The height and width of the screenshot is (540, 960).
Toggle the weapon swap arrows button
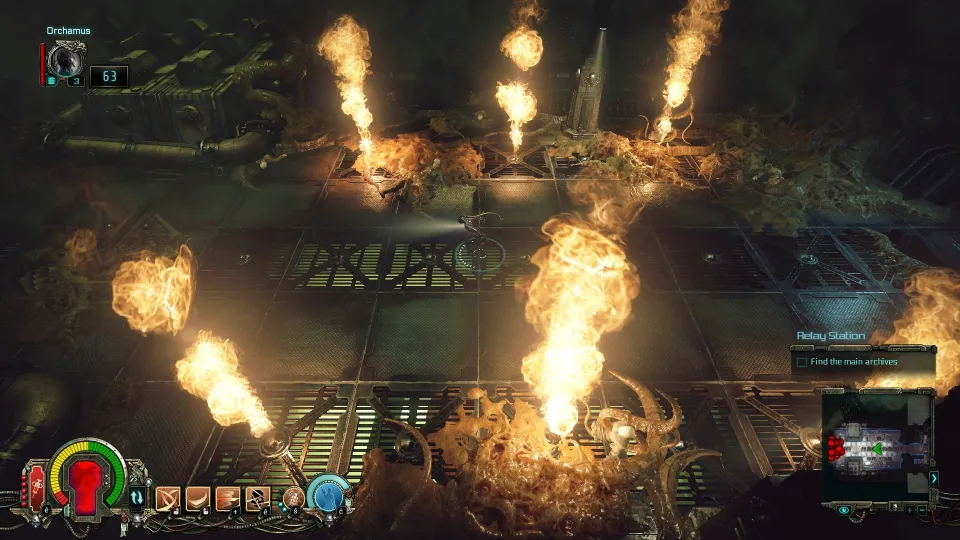coord(137,496)
